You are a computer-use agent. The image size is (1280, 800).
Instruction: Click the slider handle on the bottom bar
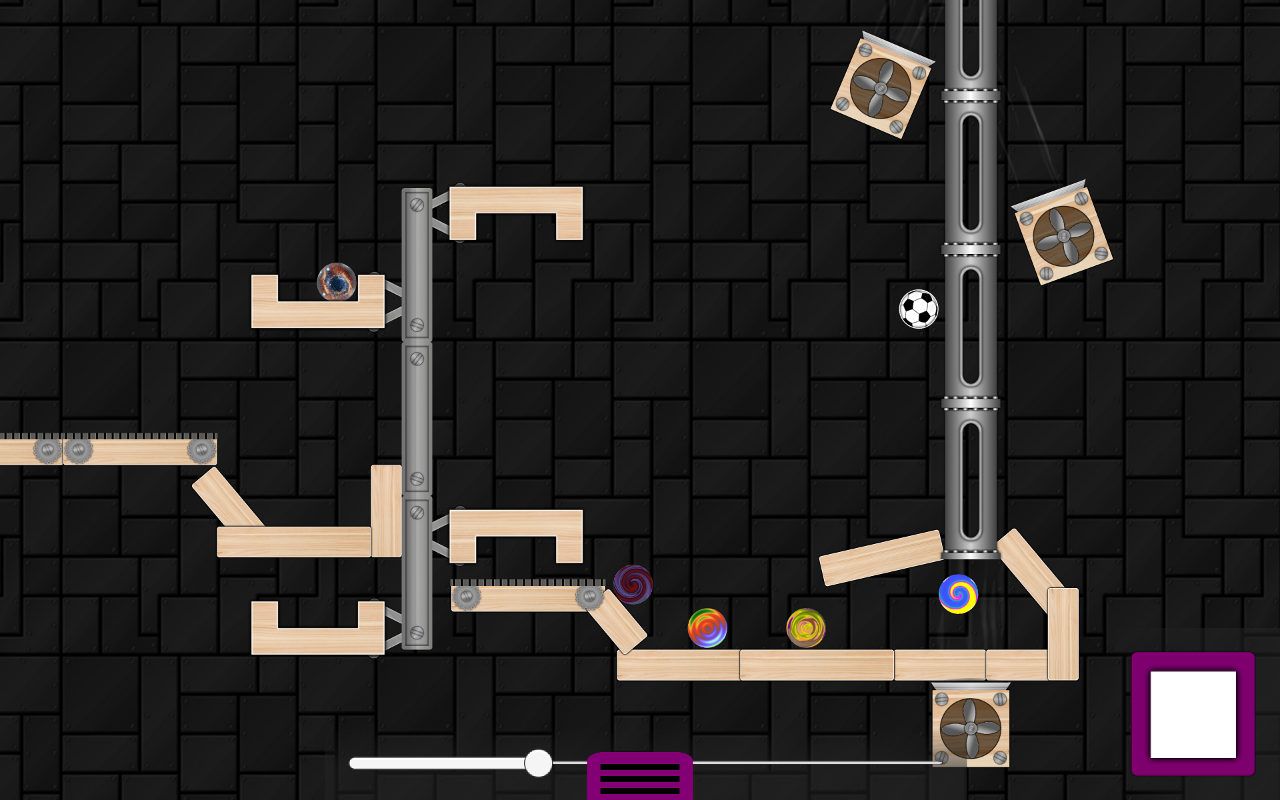(538, 763)
